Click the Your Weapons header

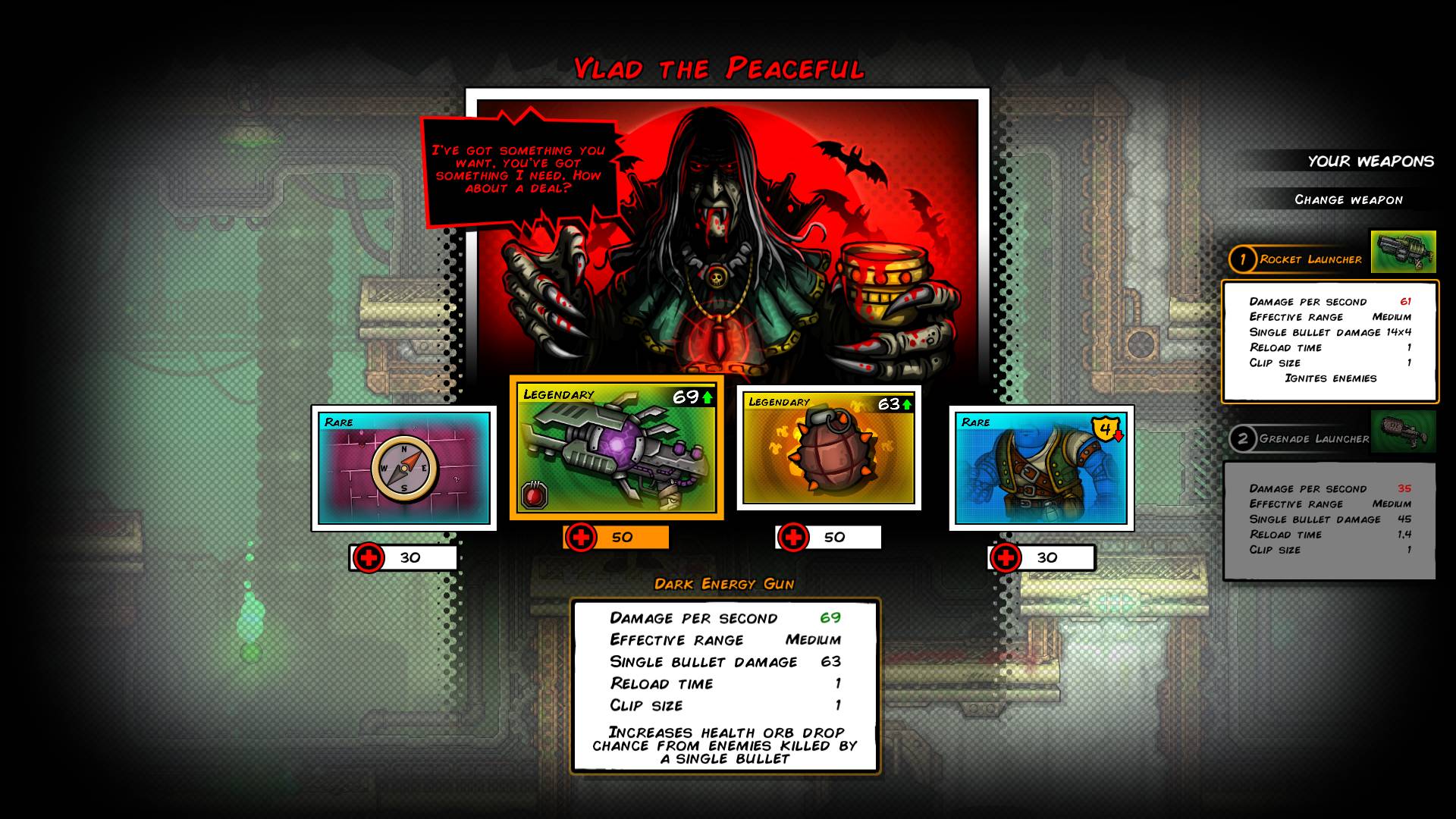(x=1370, y=161)
